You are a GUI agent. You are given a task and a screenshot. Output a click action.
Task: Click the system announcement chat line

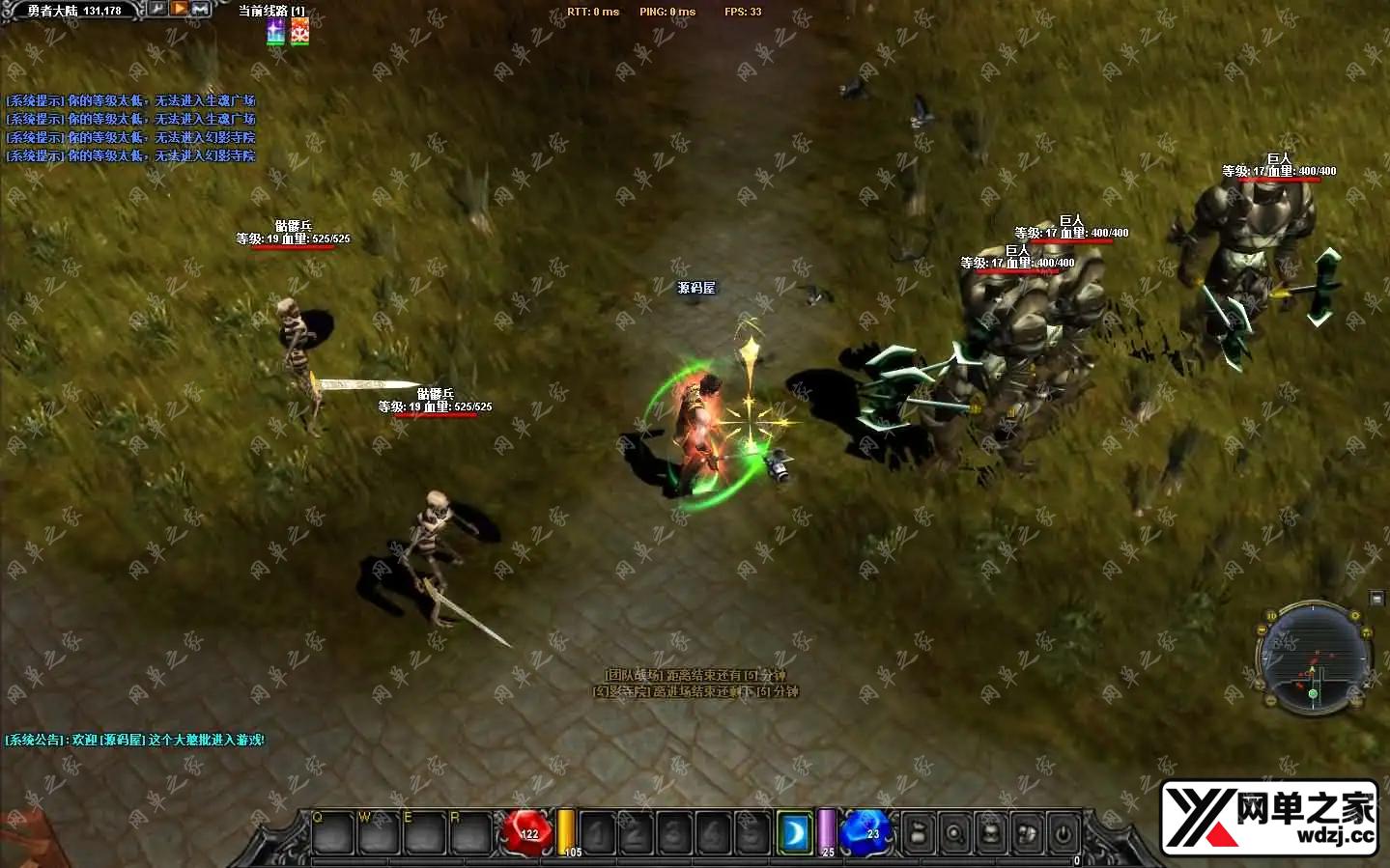[135, 740]
